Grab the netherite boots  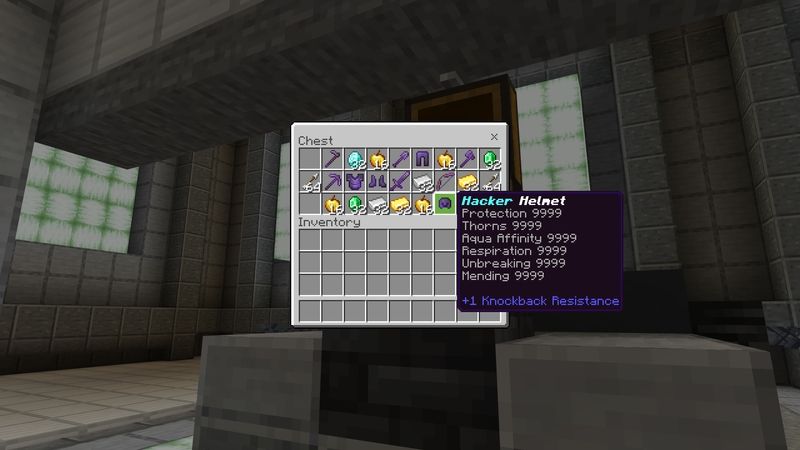click(378, 182)
